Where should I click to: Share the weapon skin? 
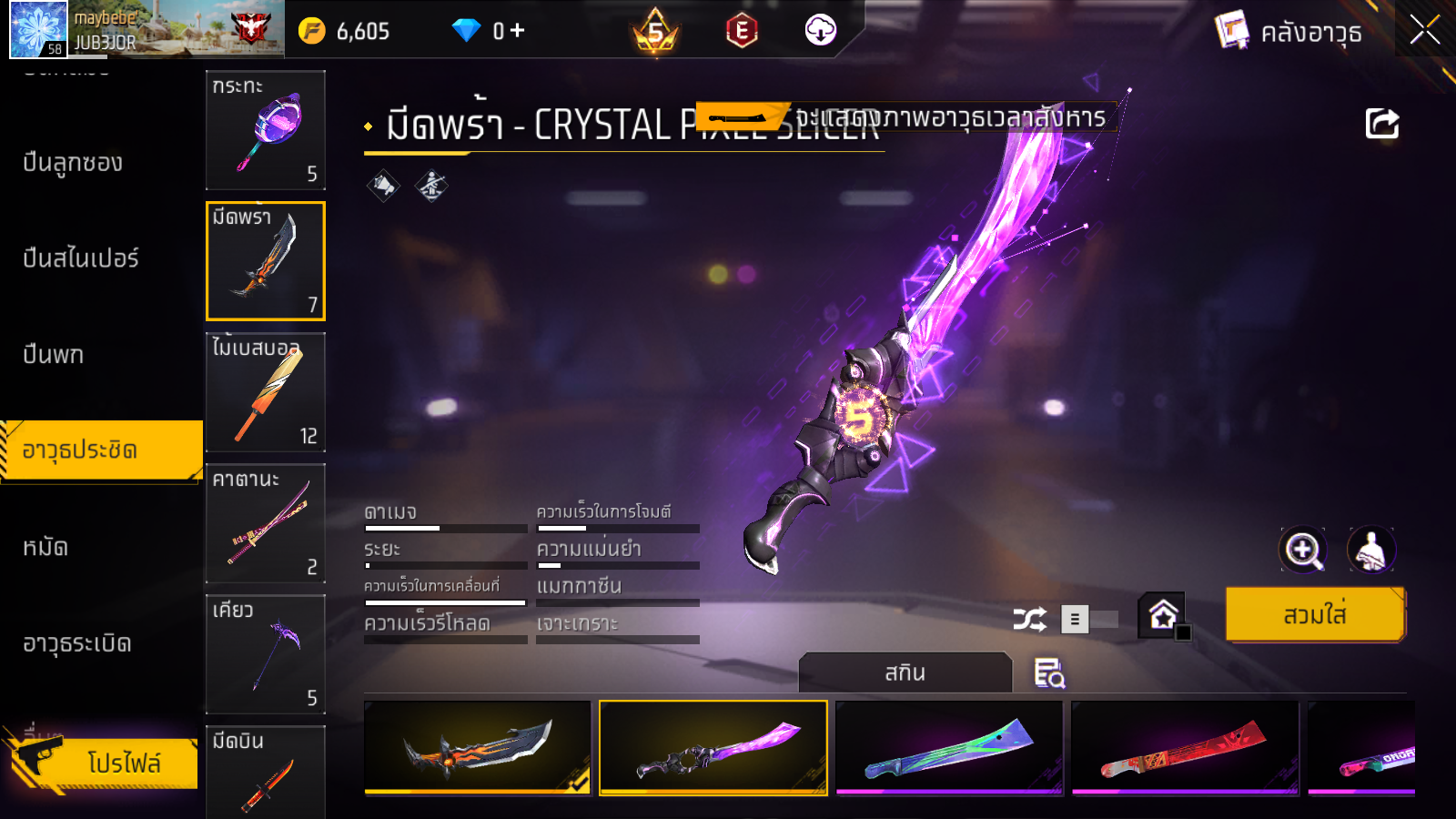(x=1381, y=124)
